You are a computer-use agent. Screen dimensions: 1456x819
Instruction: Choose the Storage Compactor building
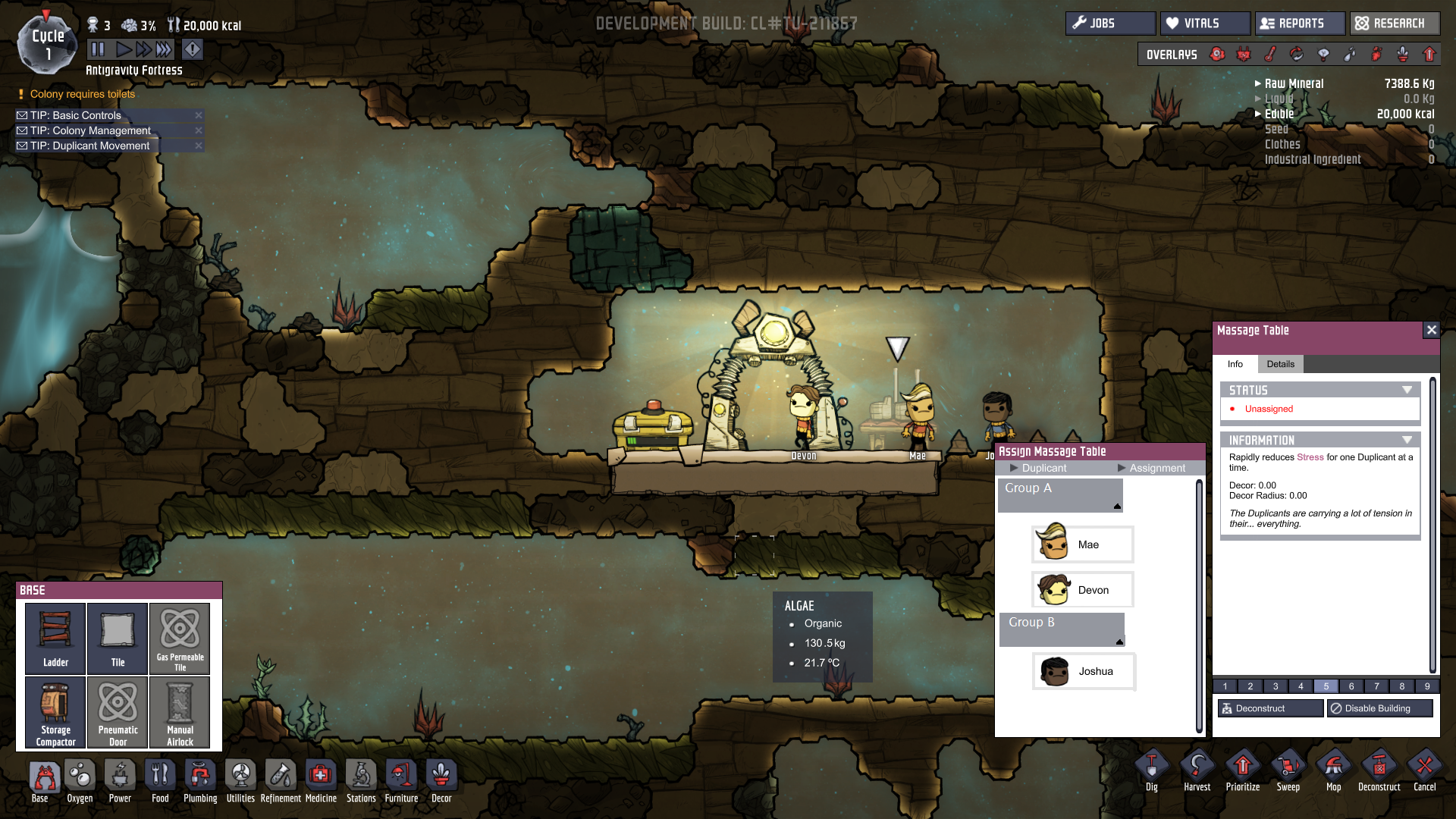pos(55,712)
